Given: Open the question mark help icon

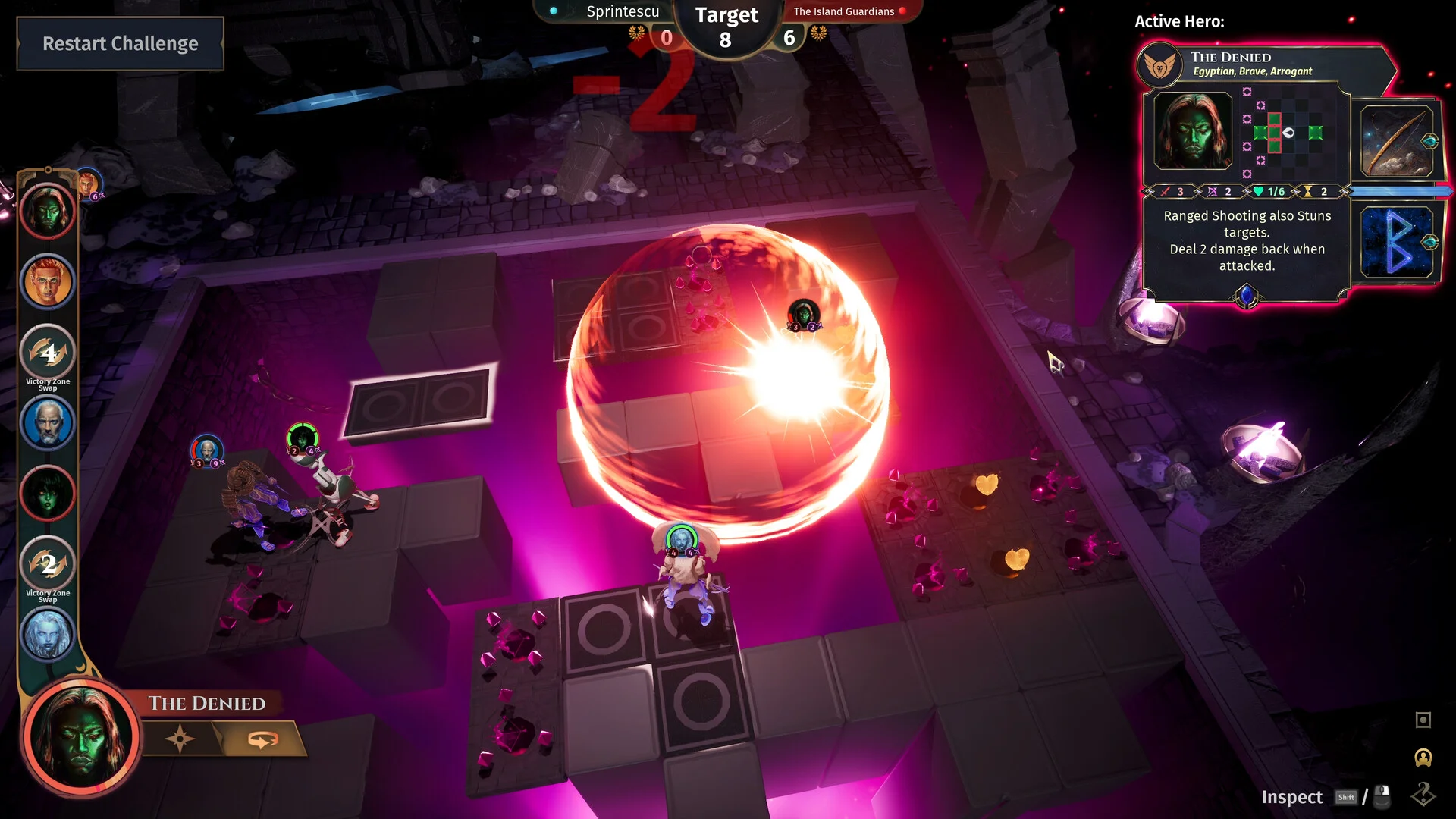Looking at the screenshot, I should (x=1423, y=794).
